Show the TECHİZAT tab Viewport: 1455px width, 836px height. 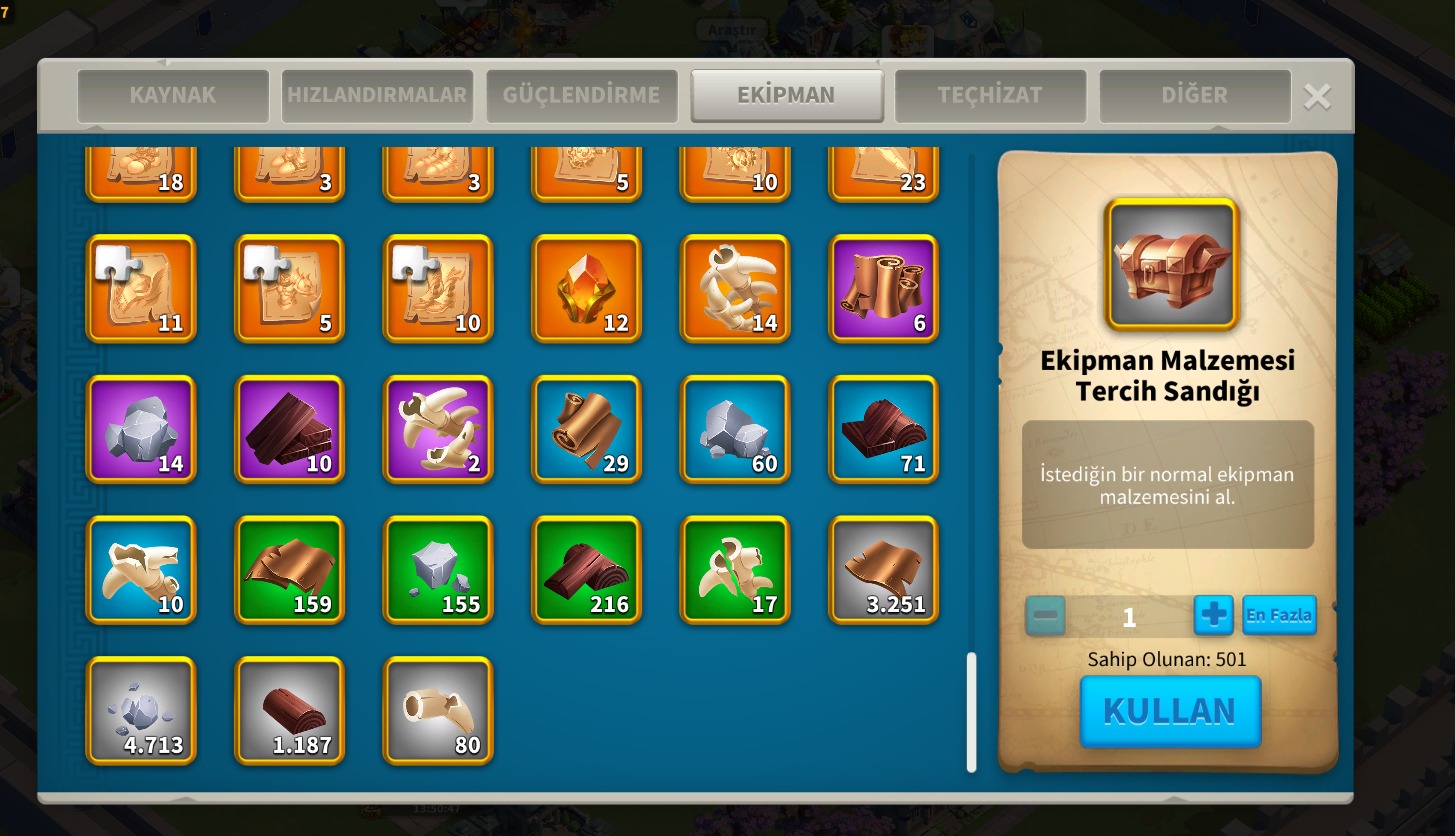pyautogui.click(x=989, y=96)
